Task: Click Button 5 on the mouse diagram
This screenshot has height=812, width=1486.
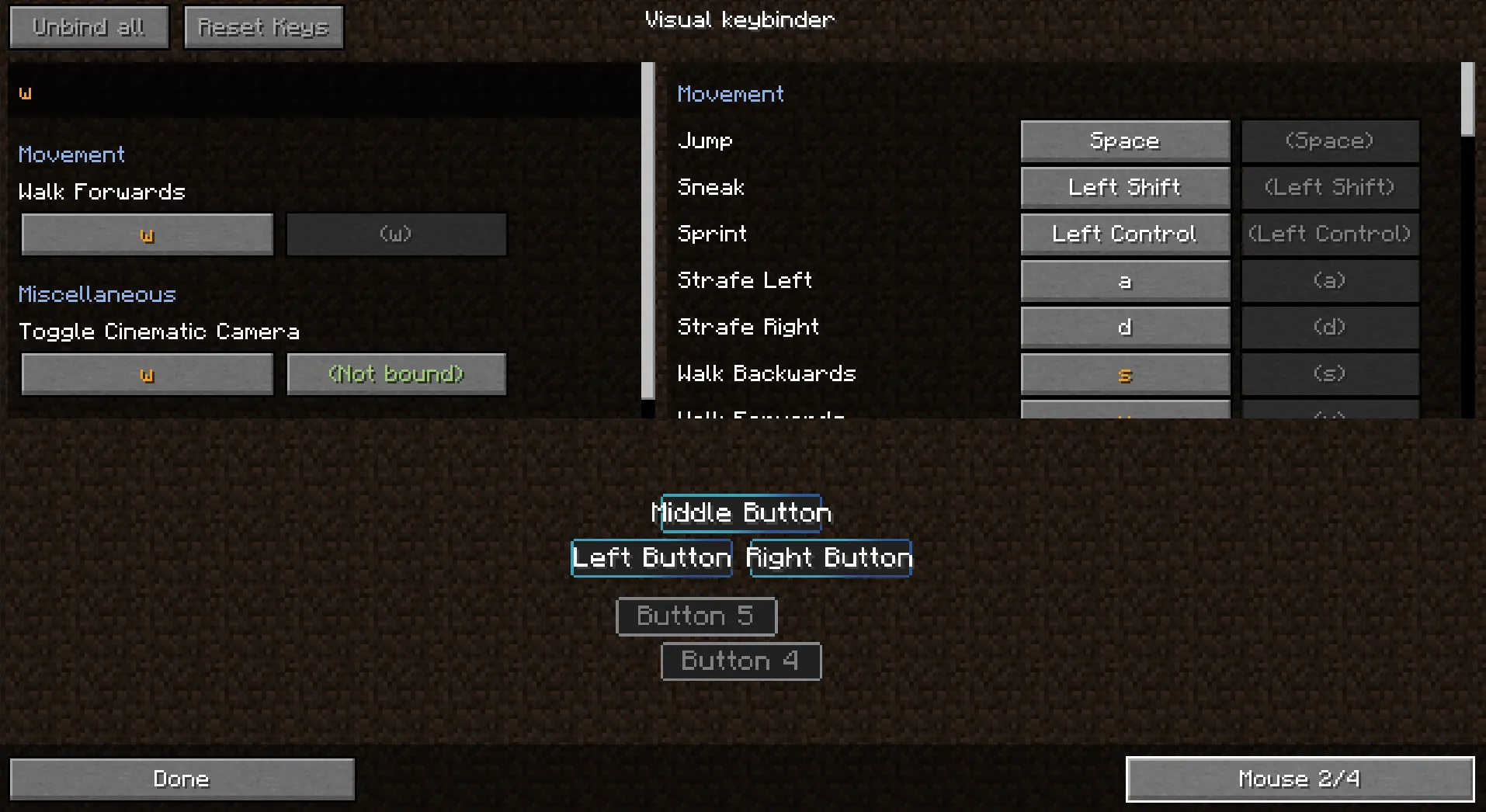Action: pyautogui.click(x=696, y=616)
